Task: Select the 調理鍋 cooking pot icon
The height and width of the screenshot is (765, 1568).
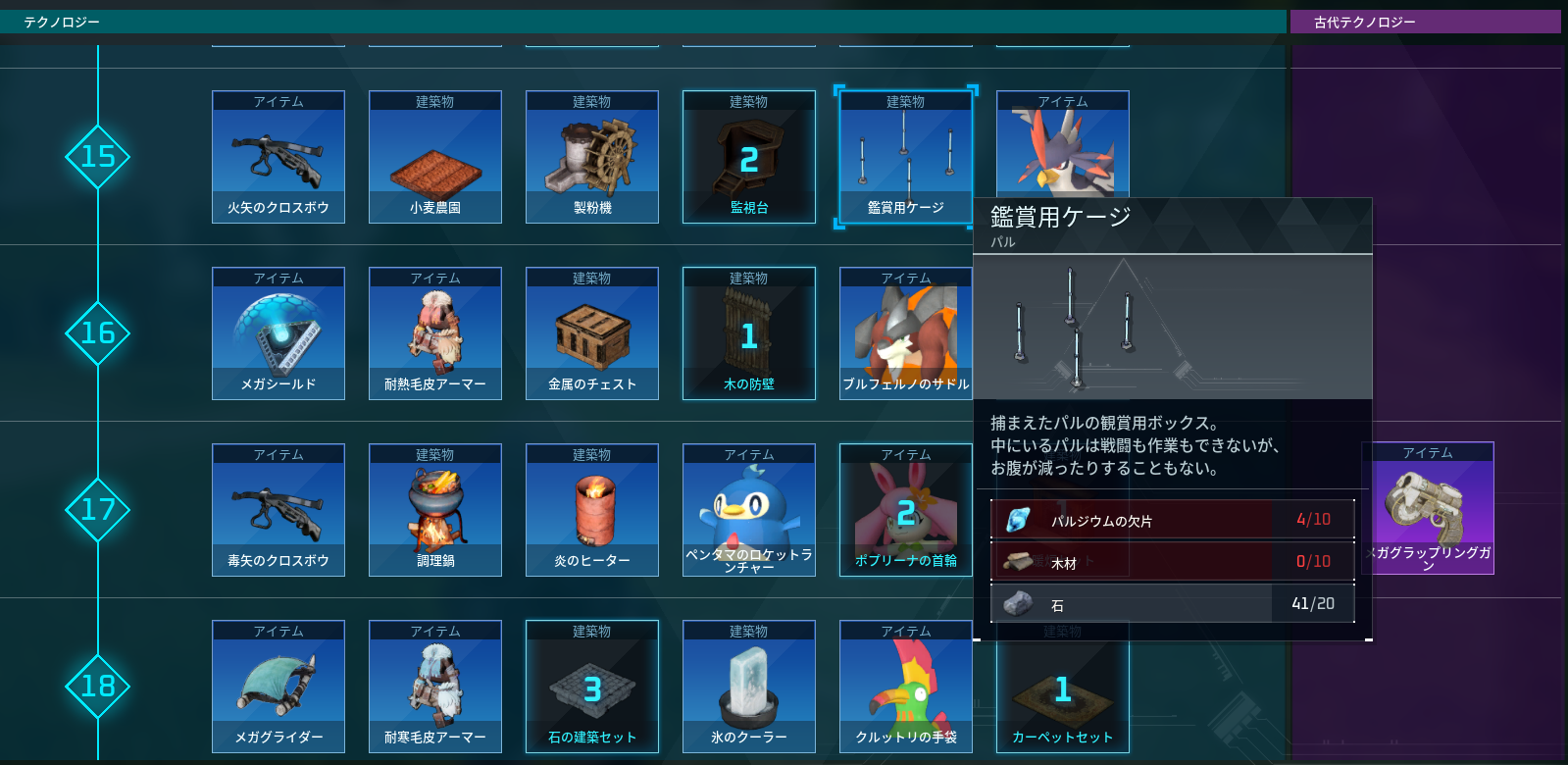Action: coord(434,510)
